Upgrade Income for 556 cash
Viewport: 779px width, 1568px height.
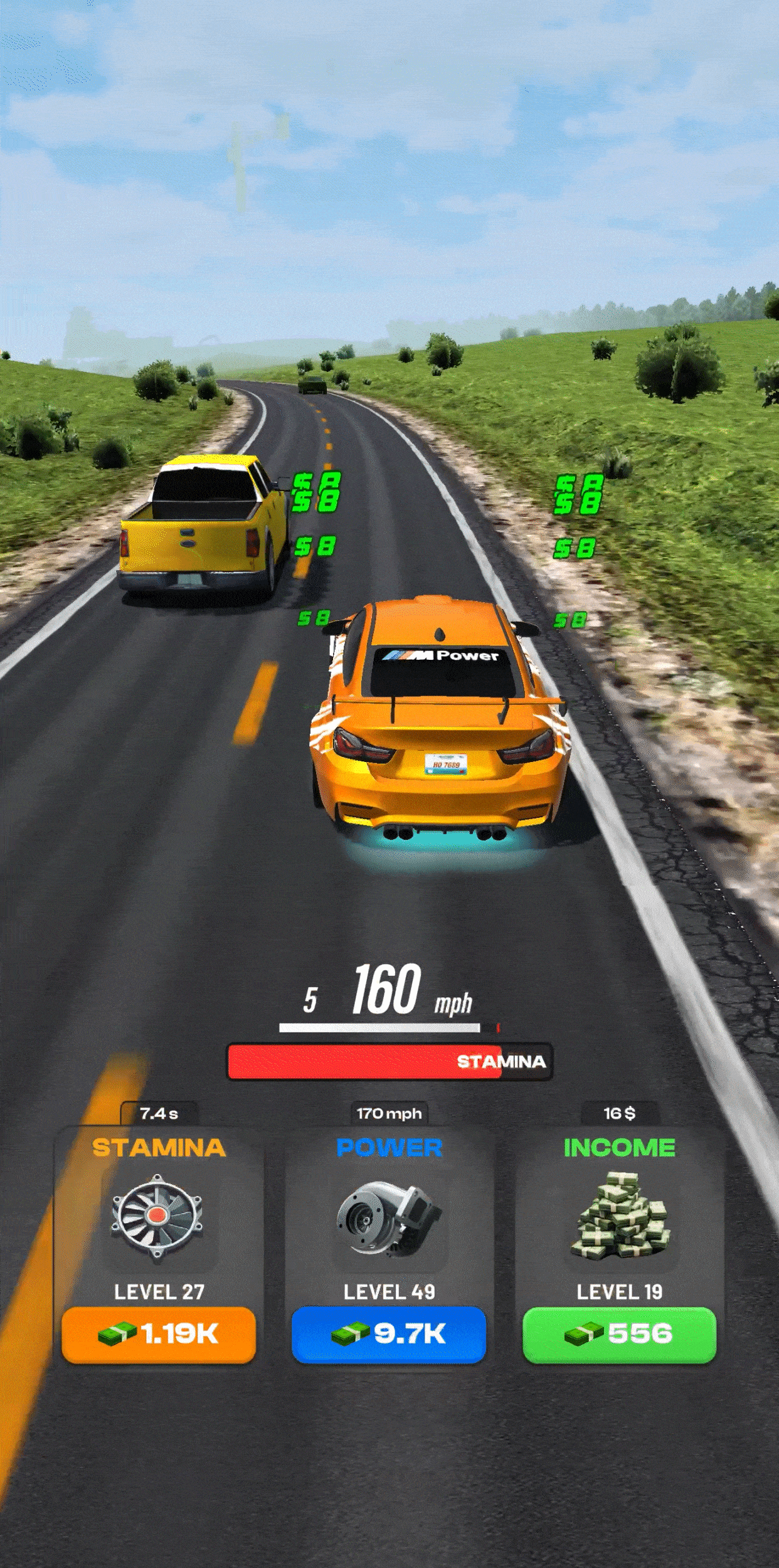619,1334
